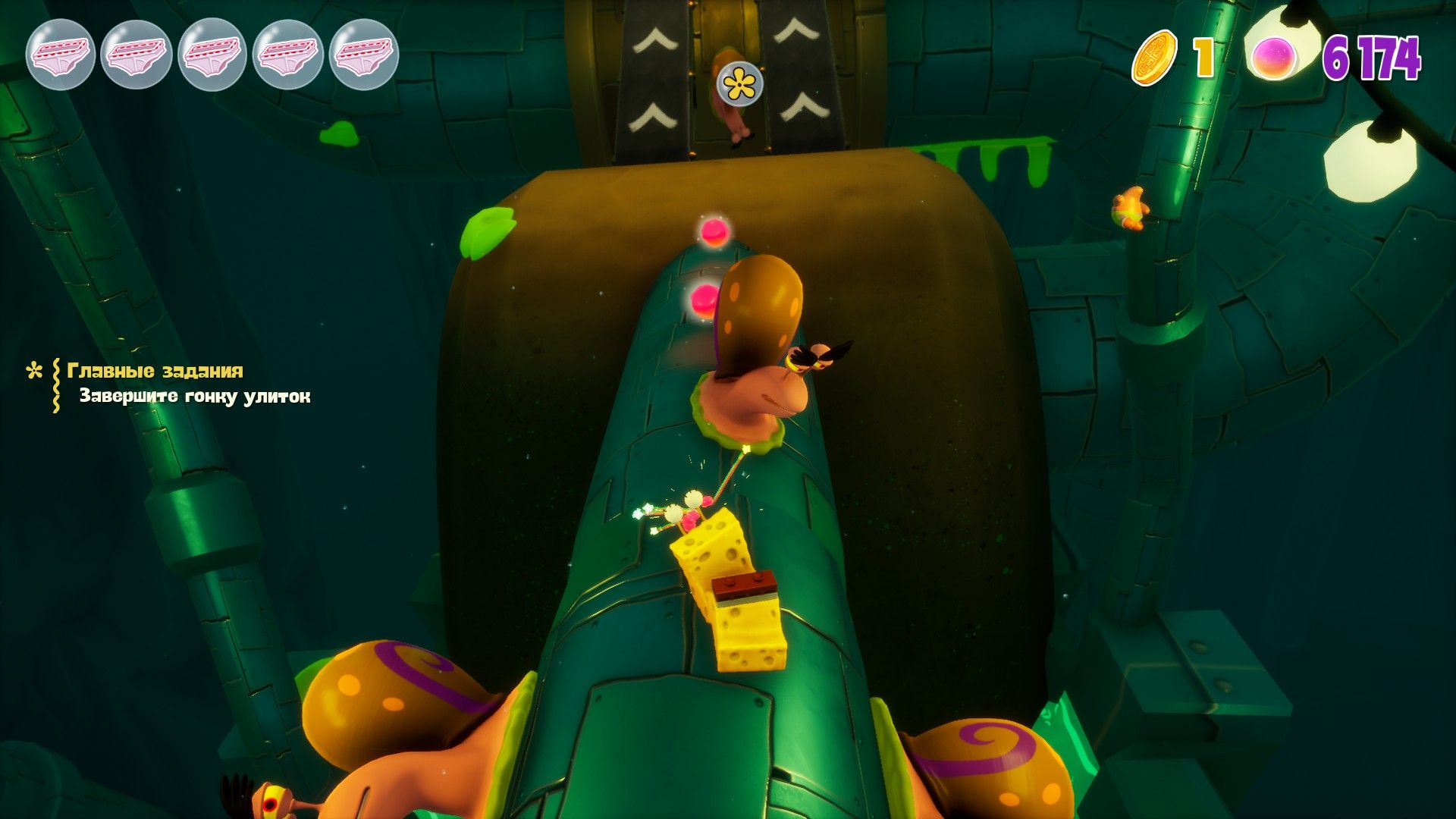The width and height of the screenshot is (1456, 819).
Task: Click the yellow flower objective marker
Action: 740,84
